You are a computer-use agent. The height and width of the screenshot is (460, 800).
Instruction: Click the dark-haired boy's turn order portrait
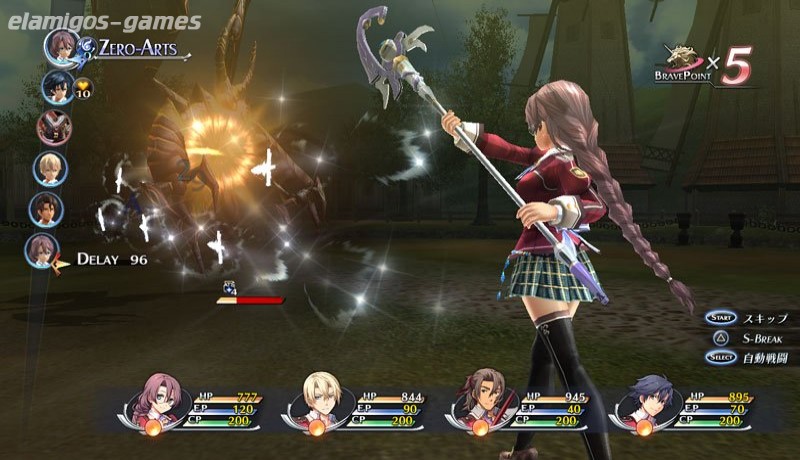(58, 87)
